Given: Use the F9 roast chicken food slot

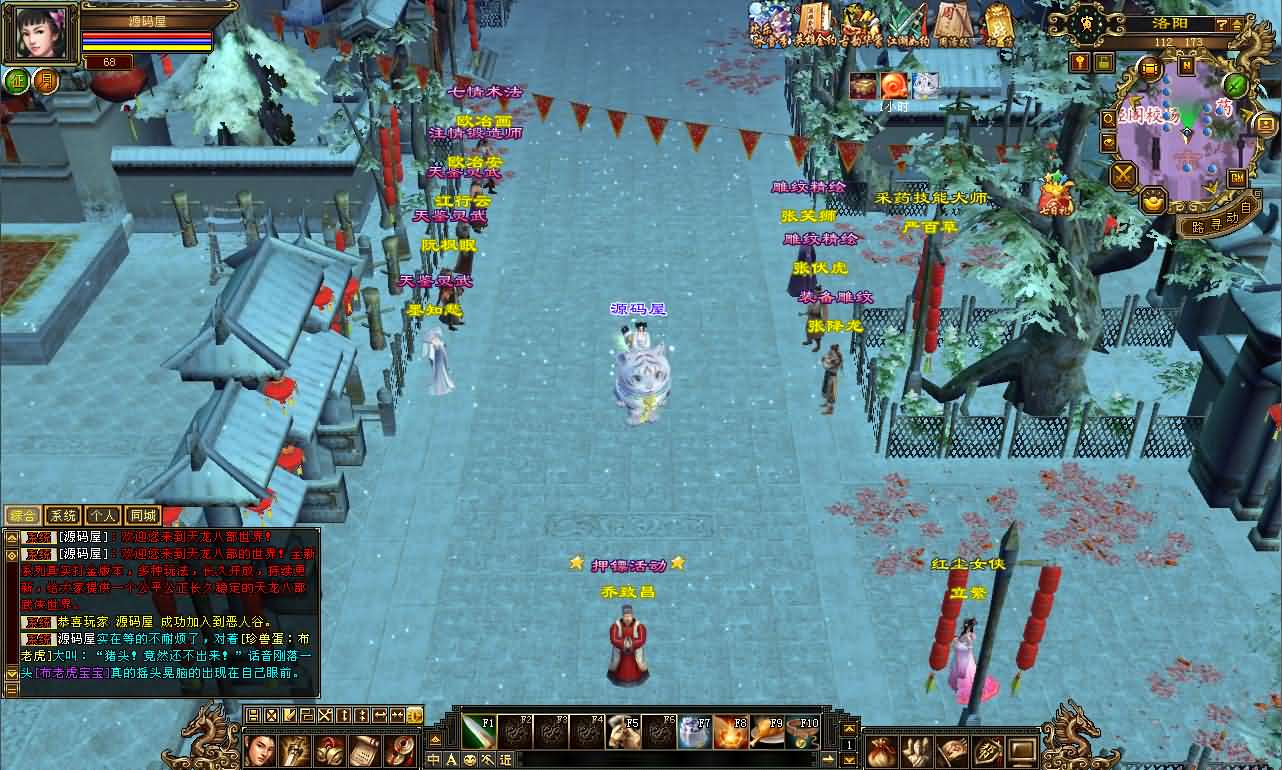Looking at the screenshot, I should click(x=767, y=732).
